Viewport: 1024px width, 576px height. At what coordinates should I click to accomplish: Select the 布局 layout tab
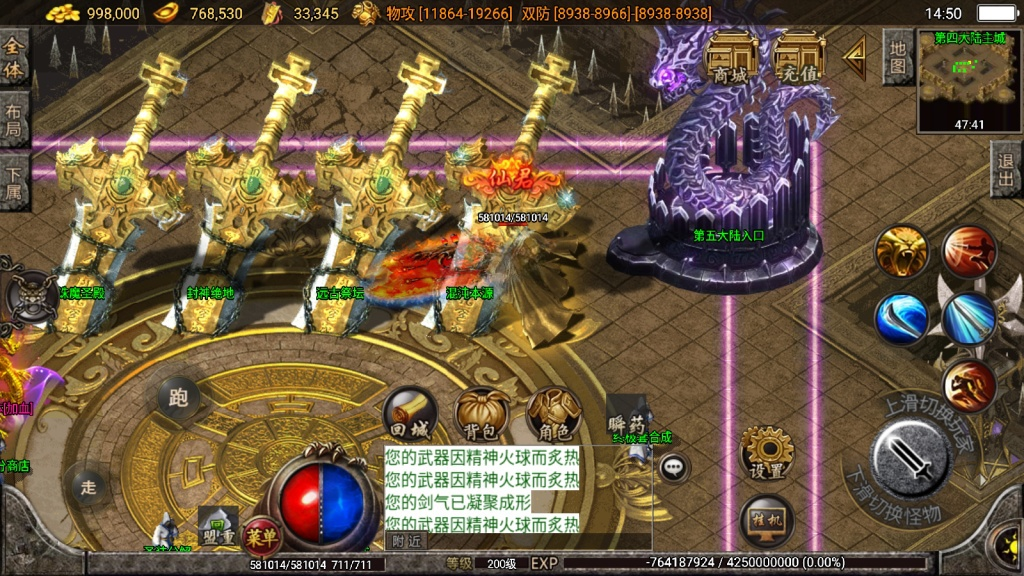click(x=14, y=120)
